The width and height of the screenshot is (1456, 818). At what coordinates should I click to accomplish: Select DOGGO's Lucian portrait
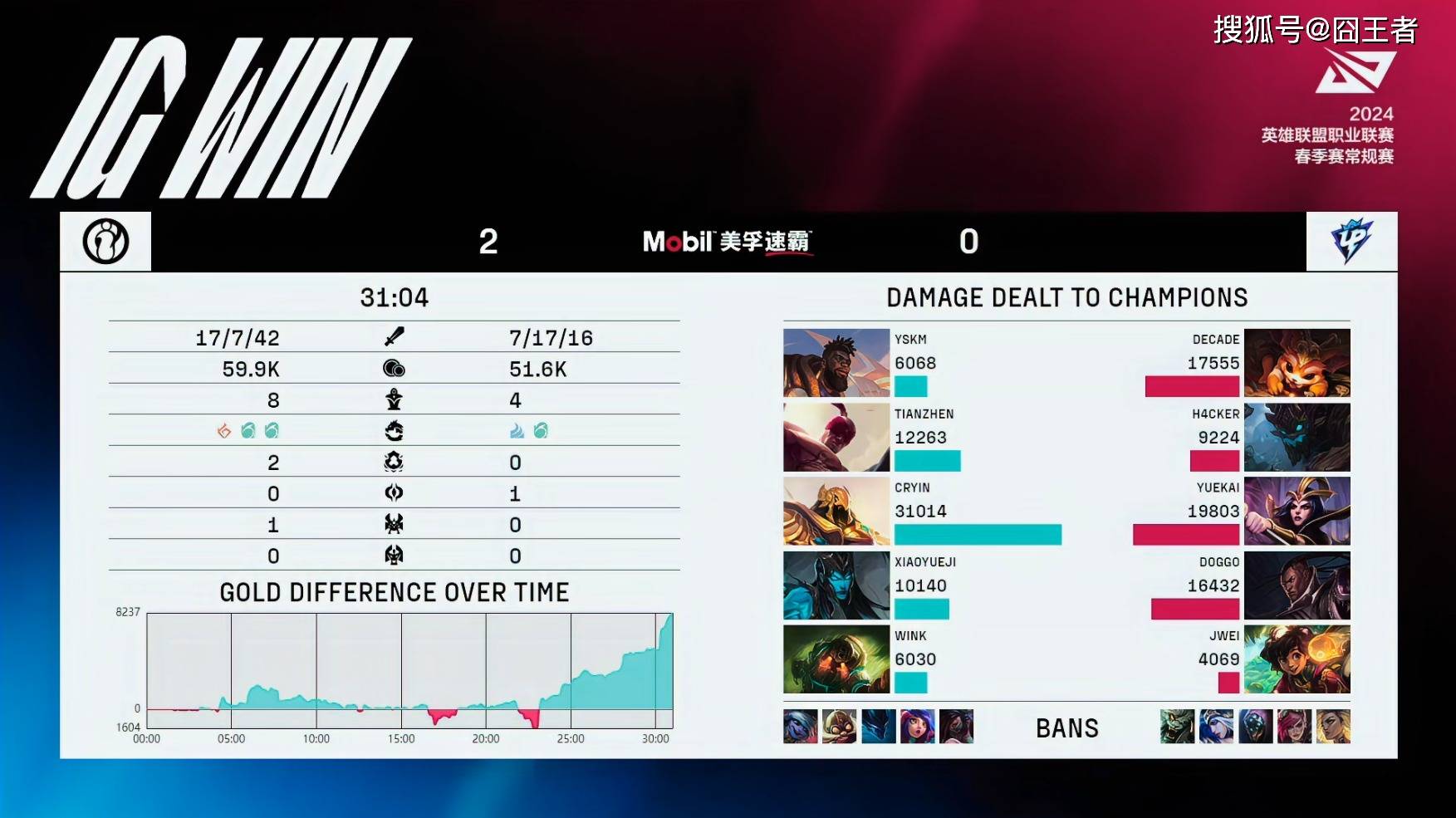pos(1297,585)
